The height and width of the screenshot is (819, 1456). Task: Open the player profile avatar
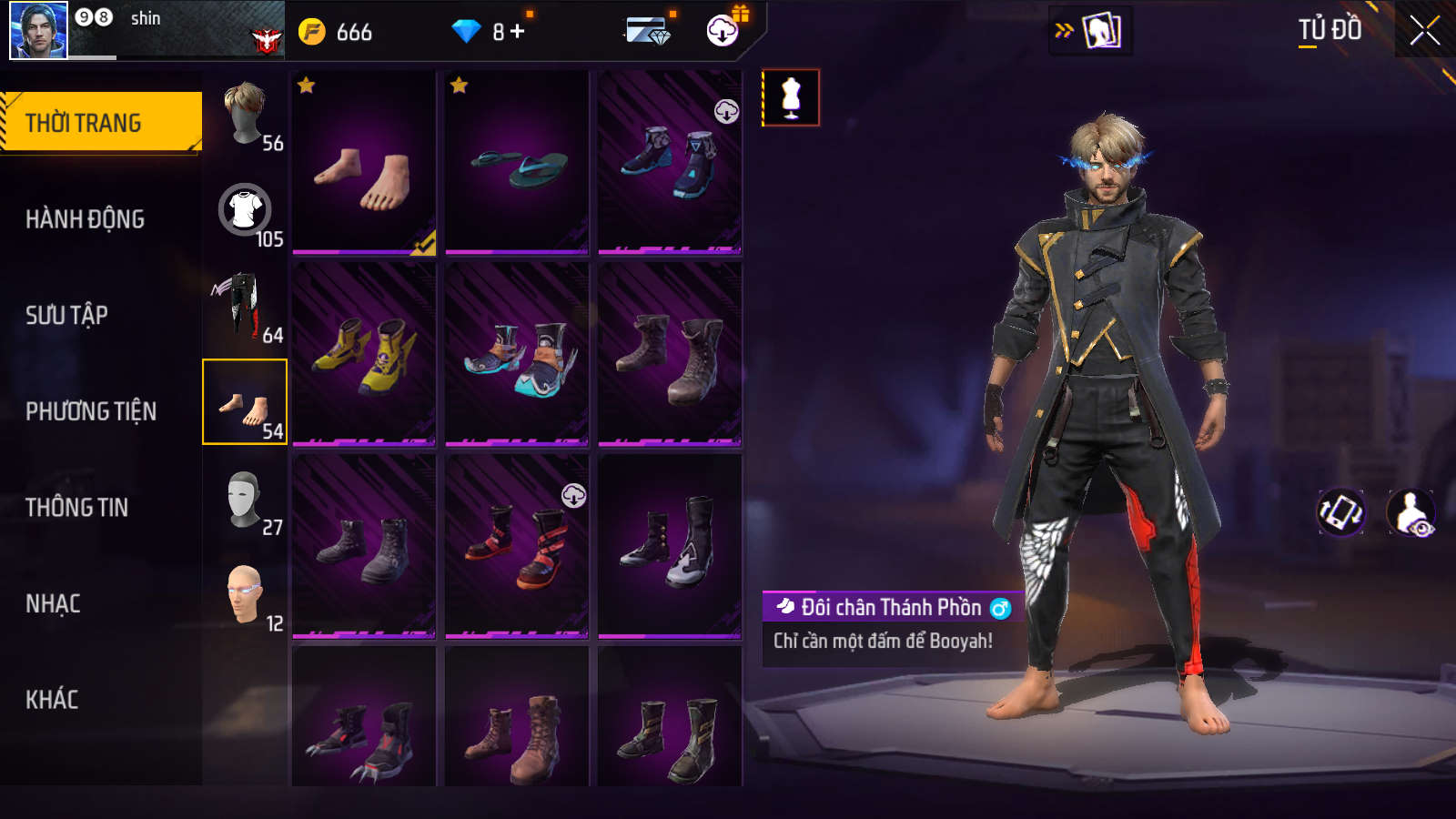point(38,30)
